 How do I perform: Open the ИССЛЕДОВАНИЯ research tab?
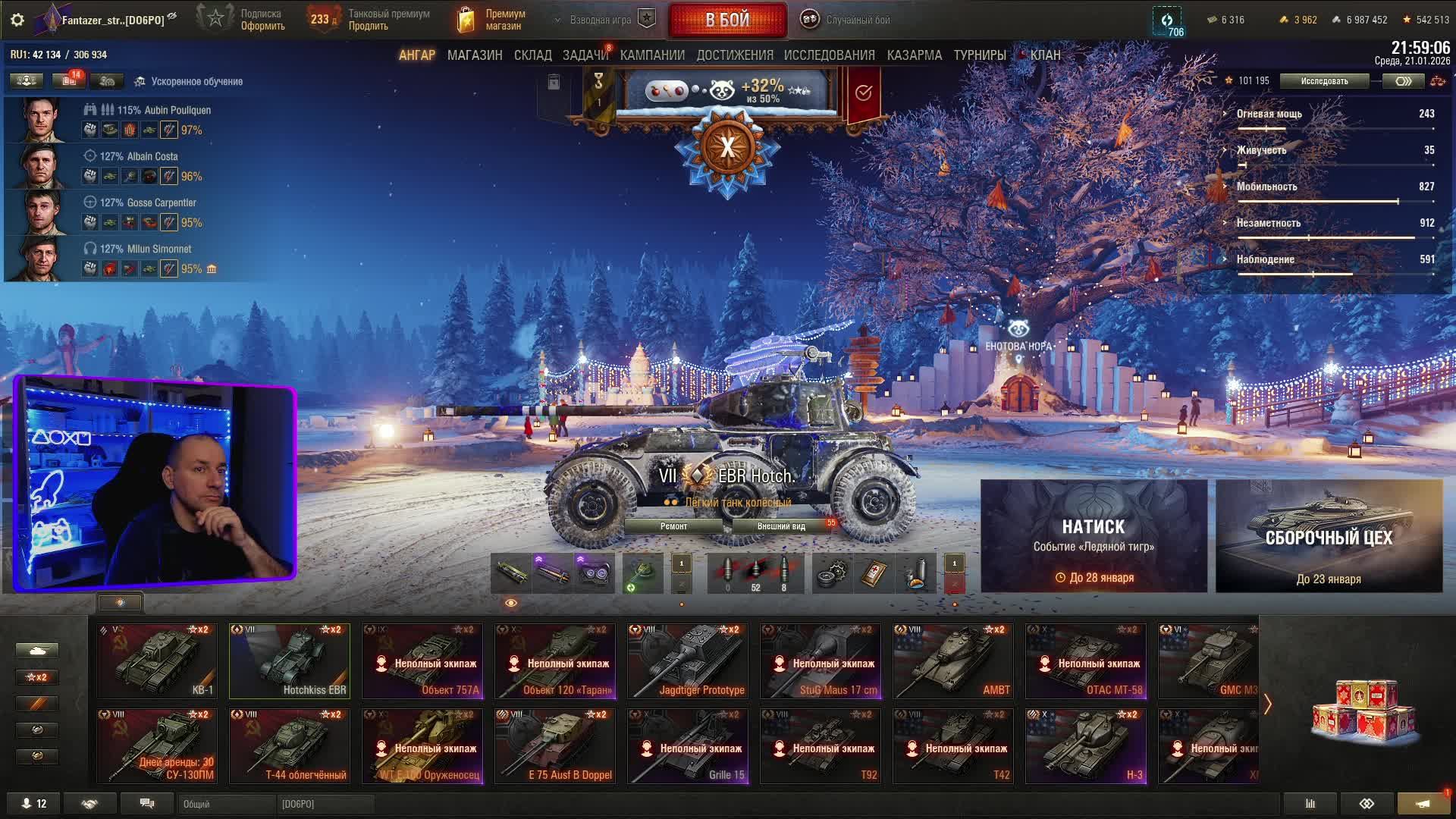pyautogui.click(x=829, y=55)
